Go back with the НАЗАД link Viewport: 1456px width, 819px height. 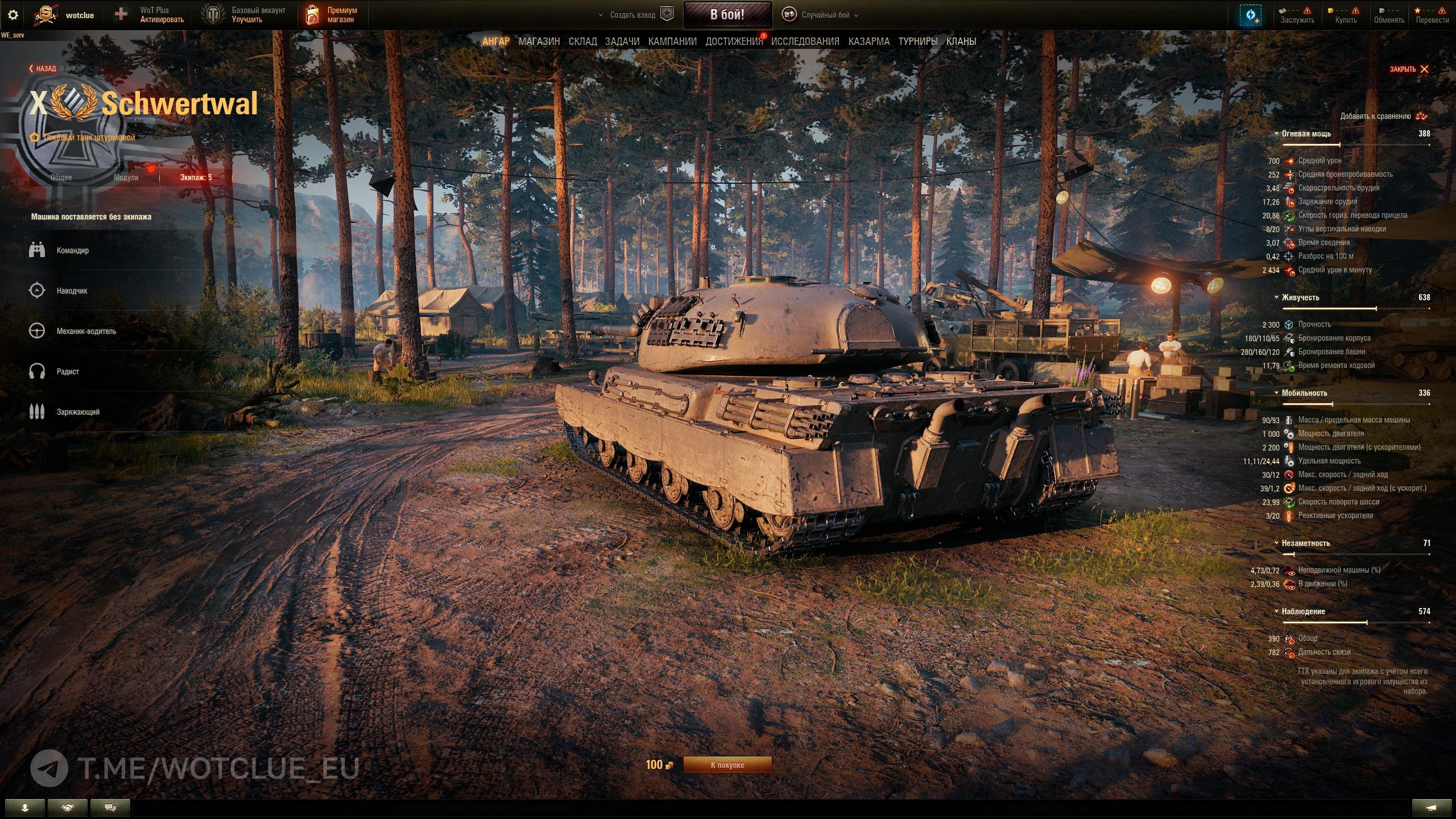pos(43,69)
